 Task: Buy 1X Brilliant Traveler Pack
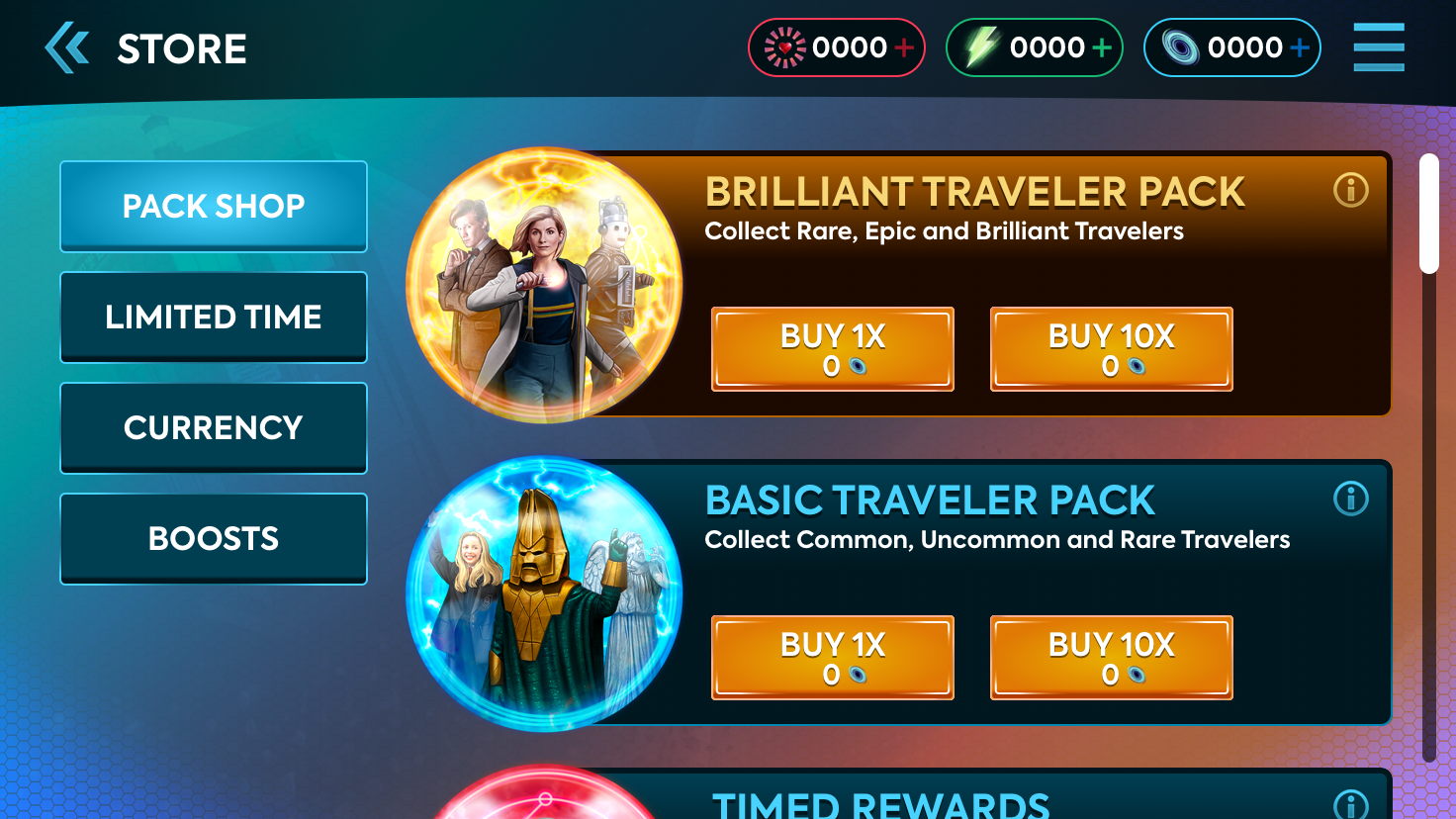833,349
